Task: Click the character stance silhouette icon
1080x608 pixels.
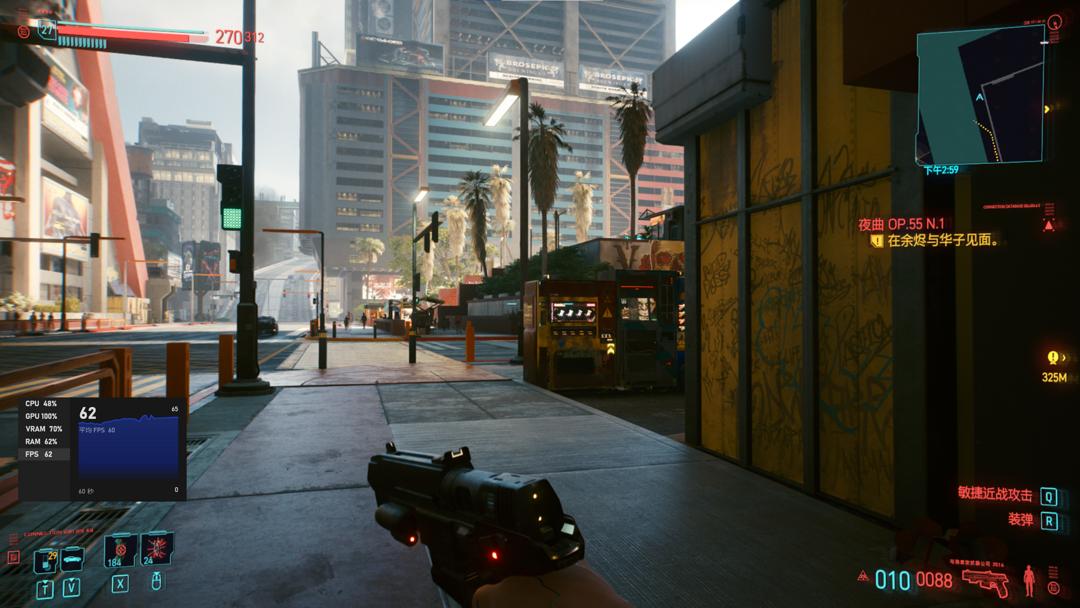Action: [x=1029, y=580]
